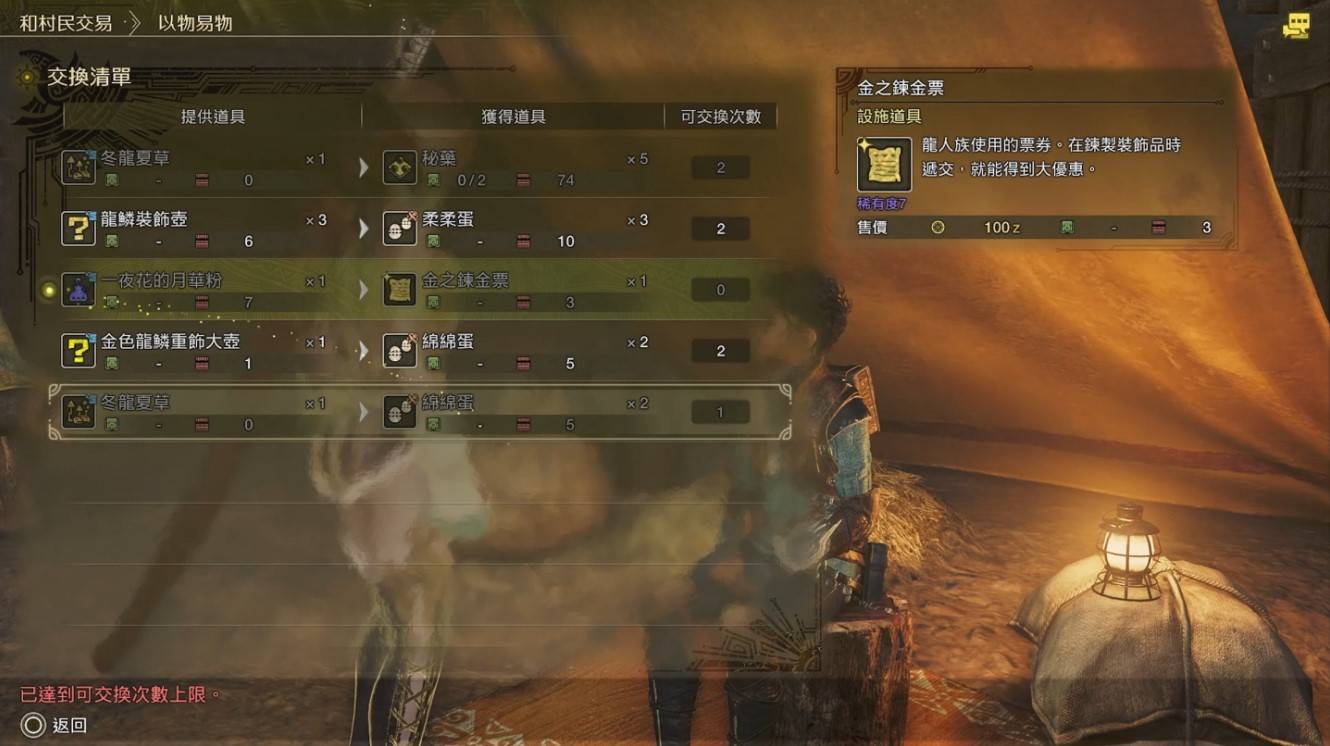Select the highlighted 冬龍夏草 trade row
Viewport: 1330px width, 746px height.
tap(400, 410)
